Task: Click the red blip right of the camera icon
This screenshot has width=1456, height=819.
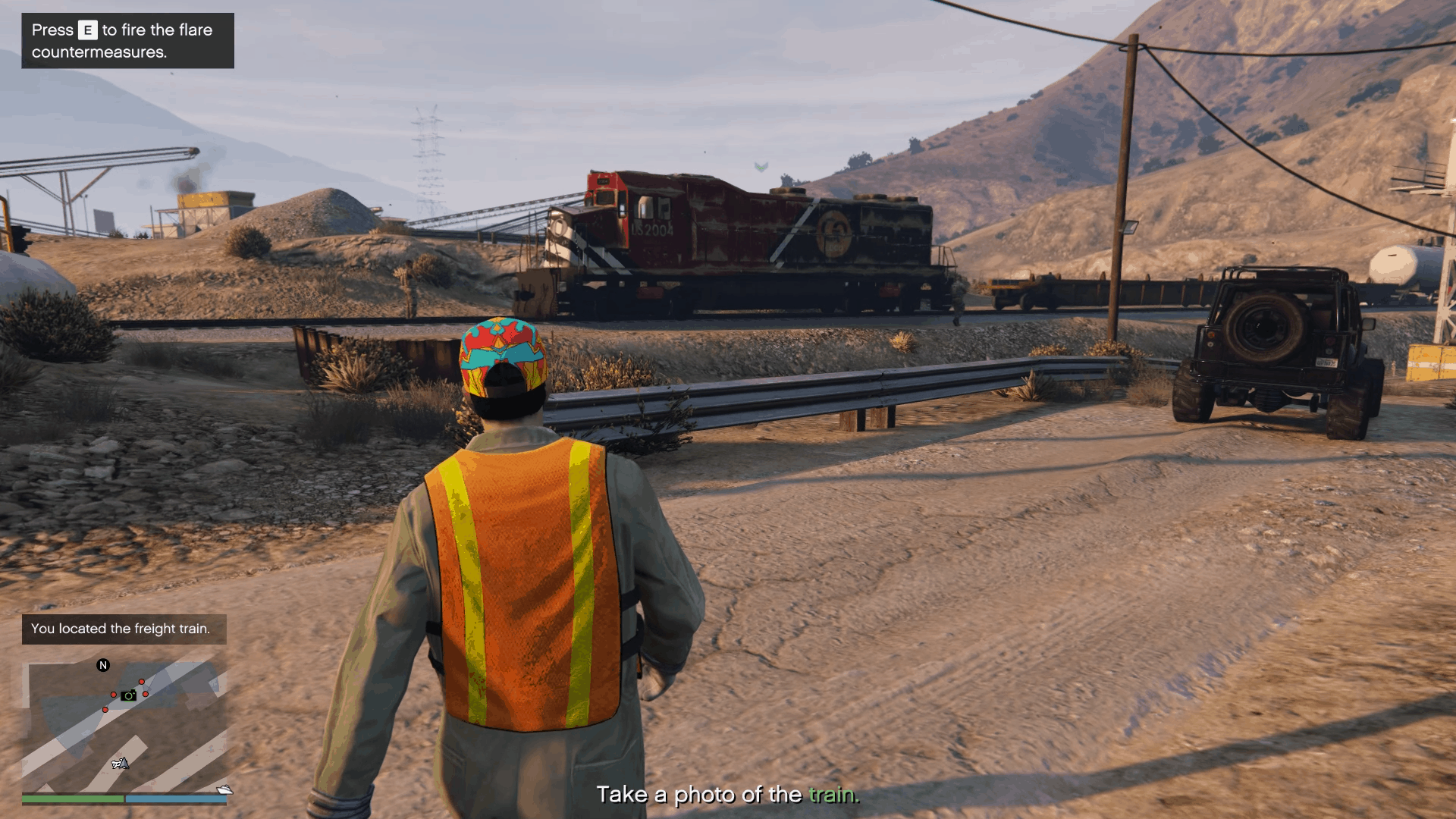Action: pos(146,694)
